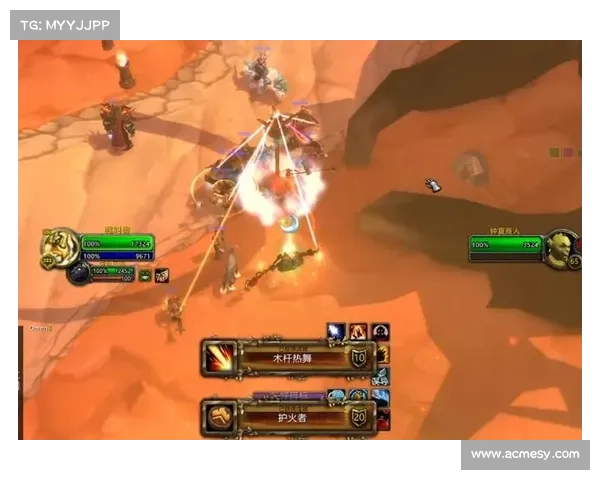Click the white-blue spark icon above the tracker
600x480 pixels.
337,331
